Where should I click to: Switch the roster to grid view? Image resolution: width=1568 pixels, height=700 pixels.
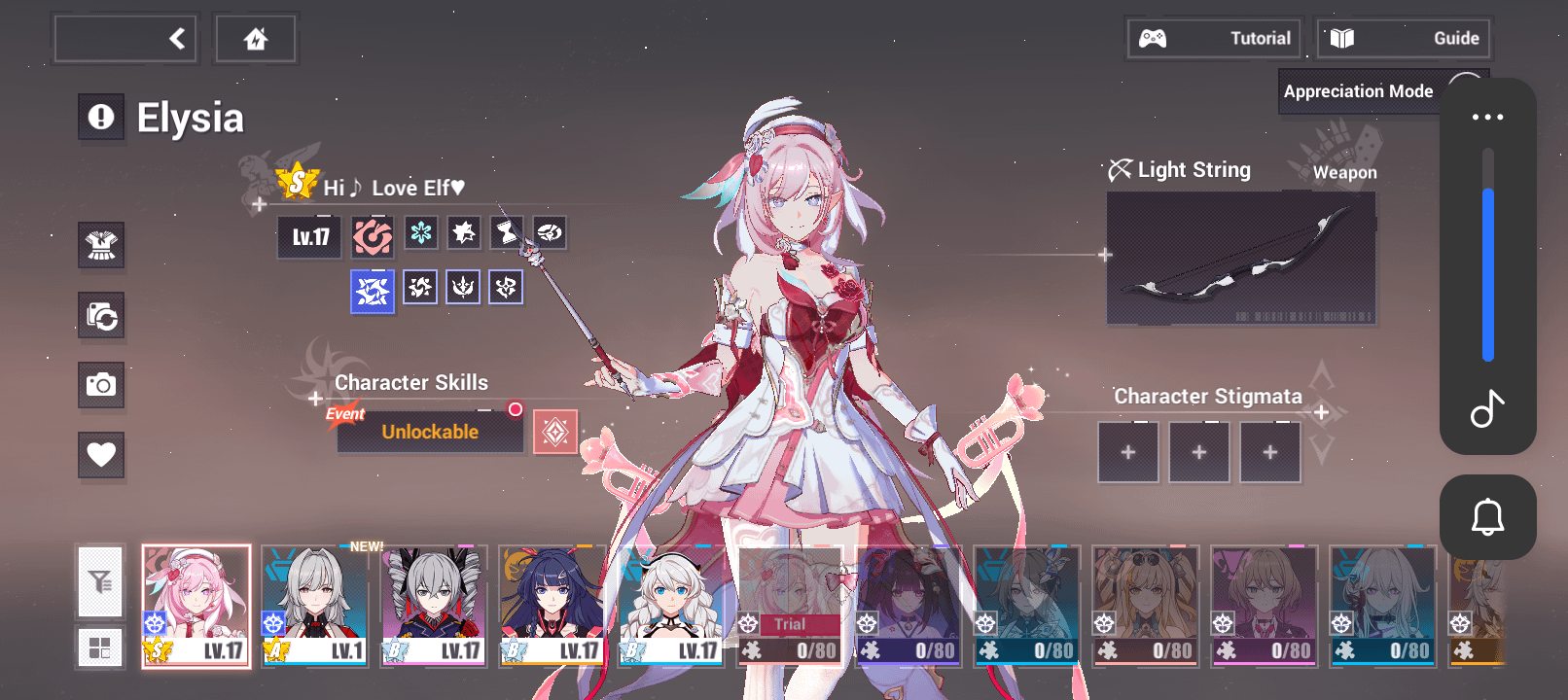(100, 647)
